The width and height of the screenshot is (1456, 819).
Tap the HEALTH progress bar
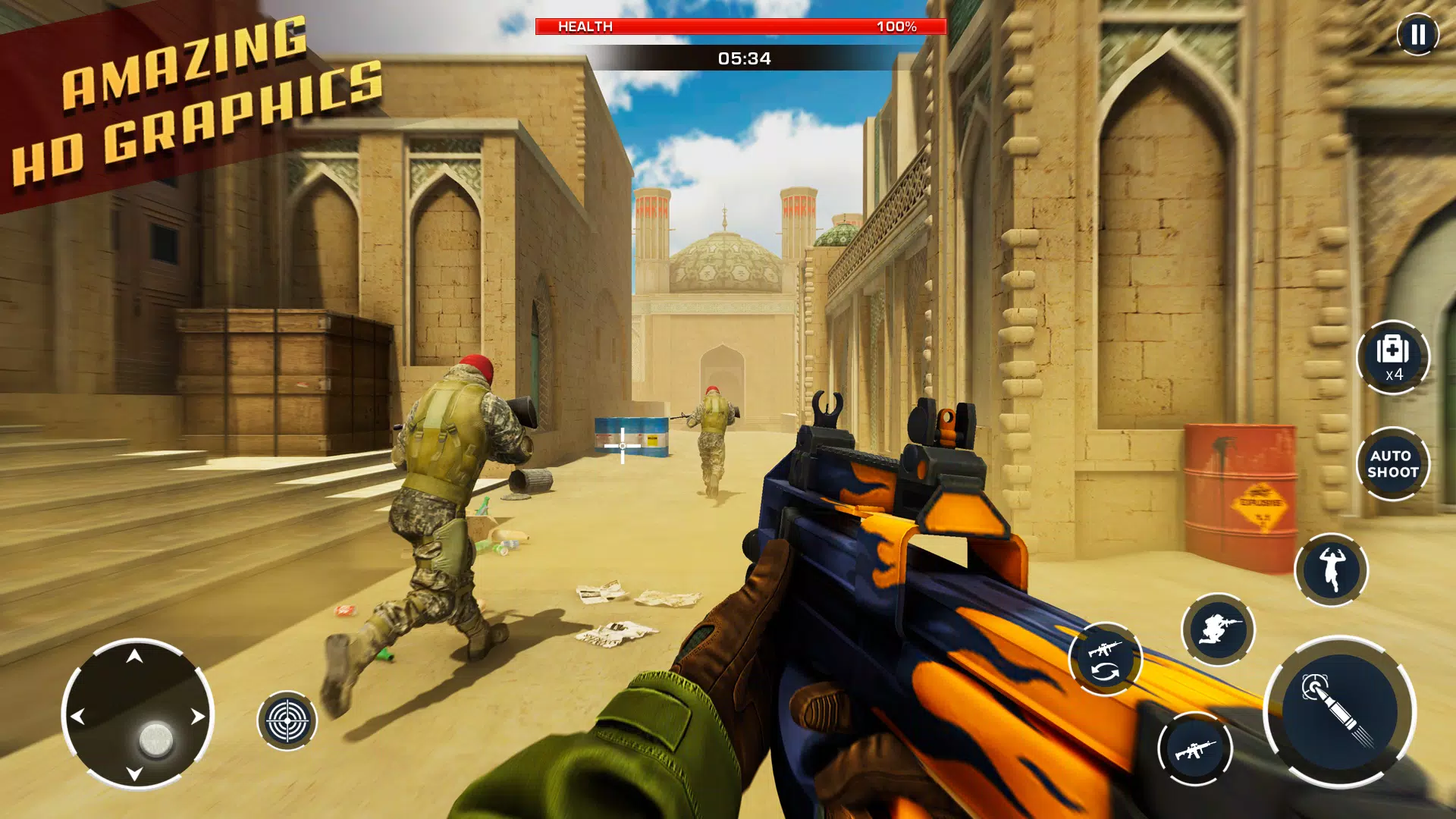click(739, 27)
